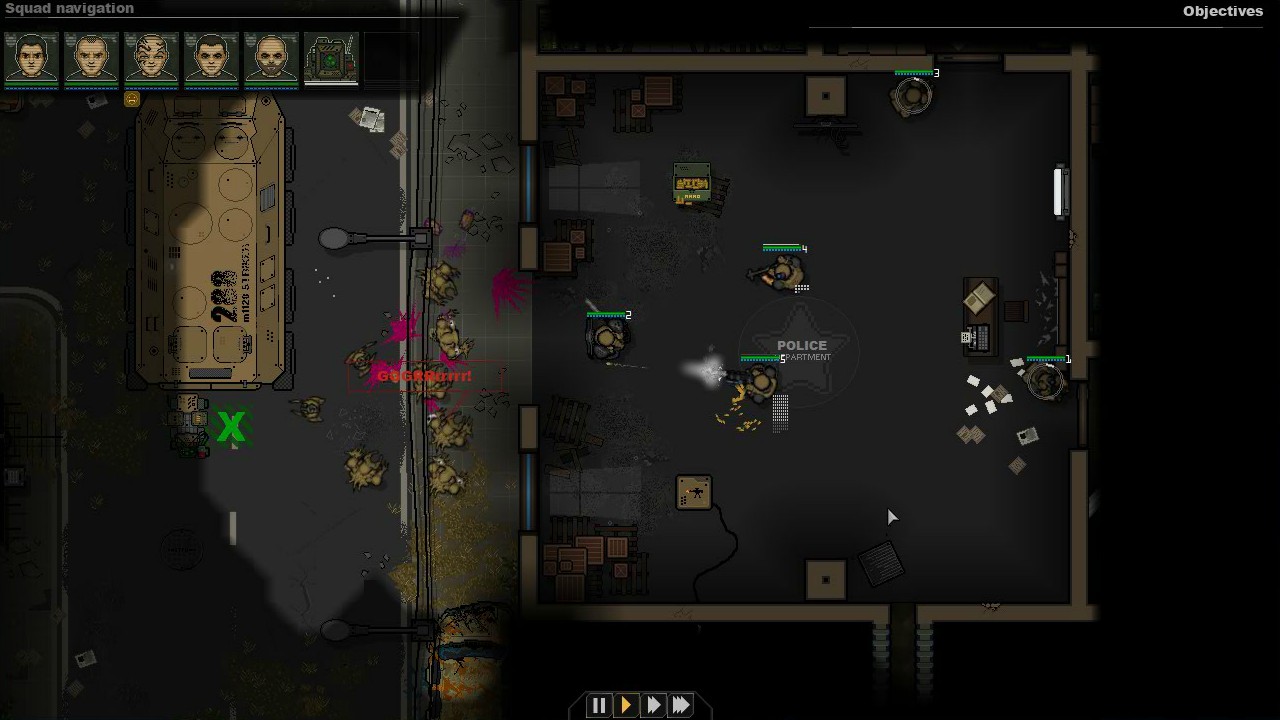Select the scarred third squad member
1280x720 pixels.
click(151, 60)
